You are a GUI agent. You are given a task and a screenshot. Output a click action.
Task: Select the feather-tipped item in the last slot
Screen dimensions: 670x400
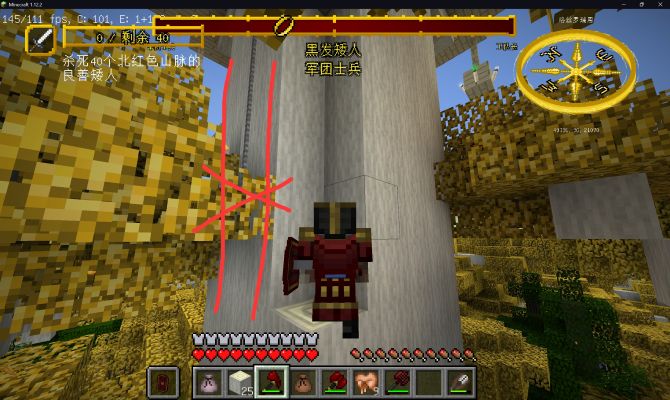click(461, 381)
